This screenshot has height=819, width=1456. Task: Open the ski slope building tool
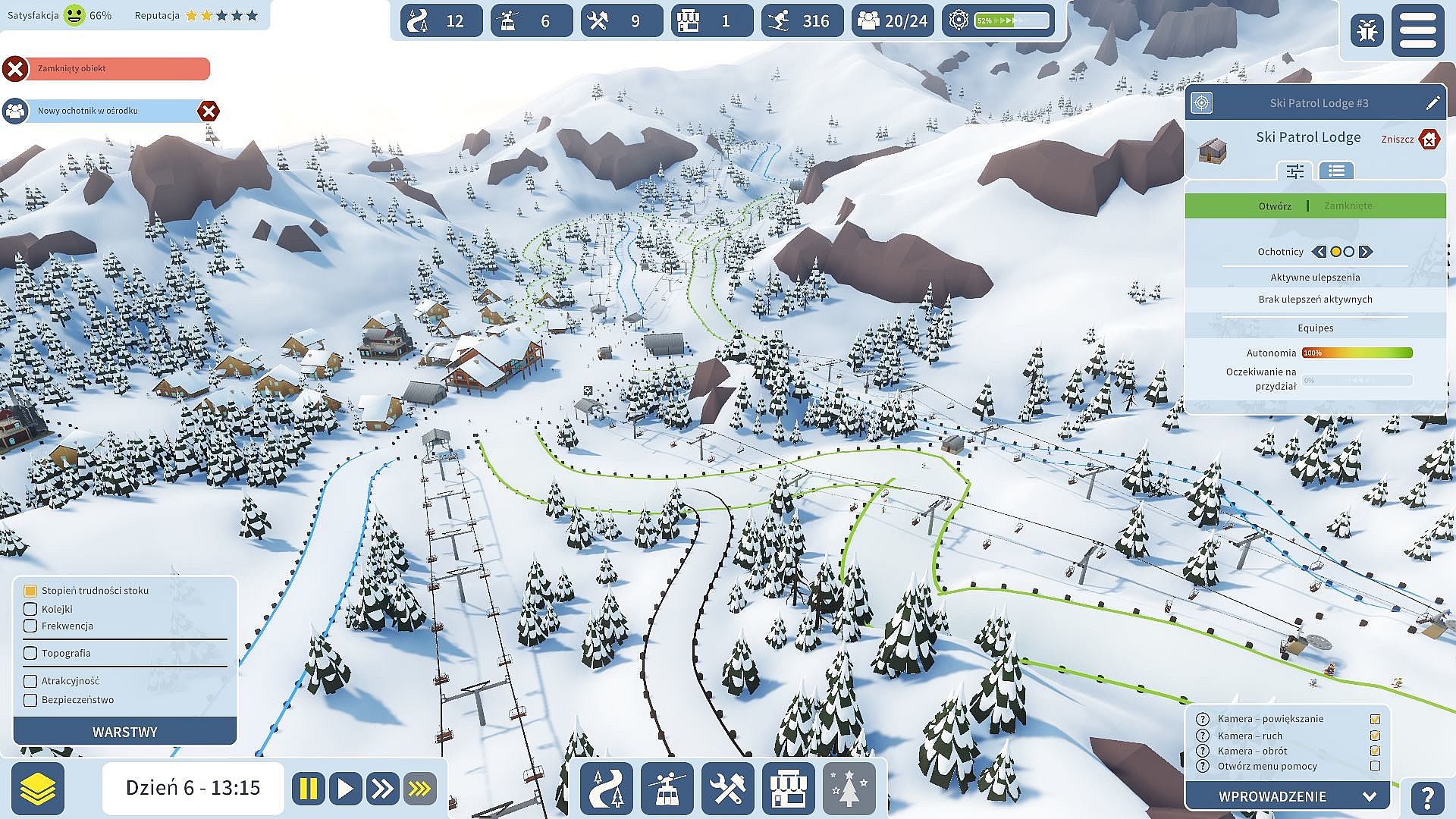click(606, 789)
